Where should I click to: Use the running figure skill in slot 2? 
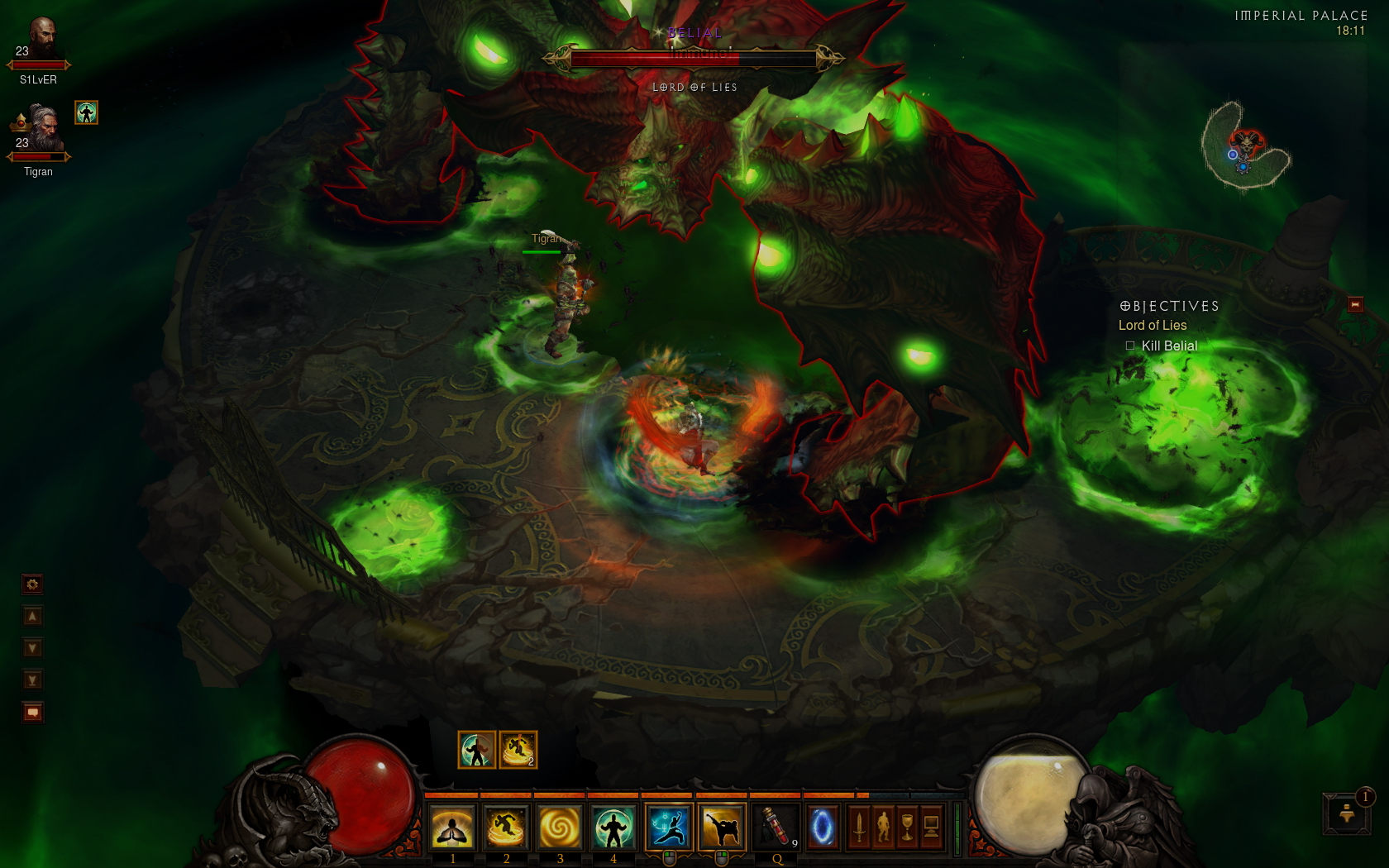[506, 827]
